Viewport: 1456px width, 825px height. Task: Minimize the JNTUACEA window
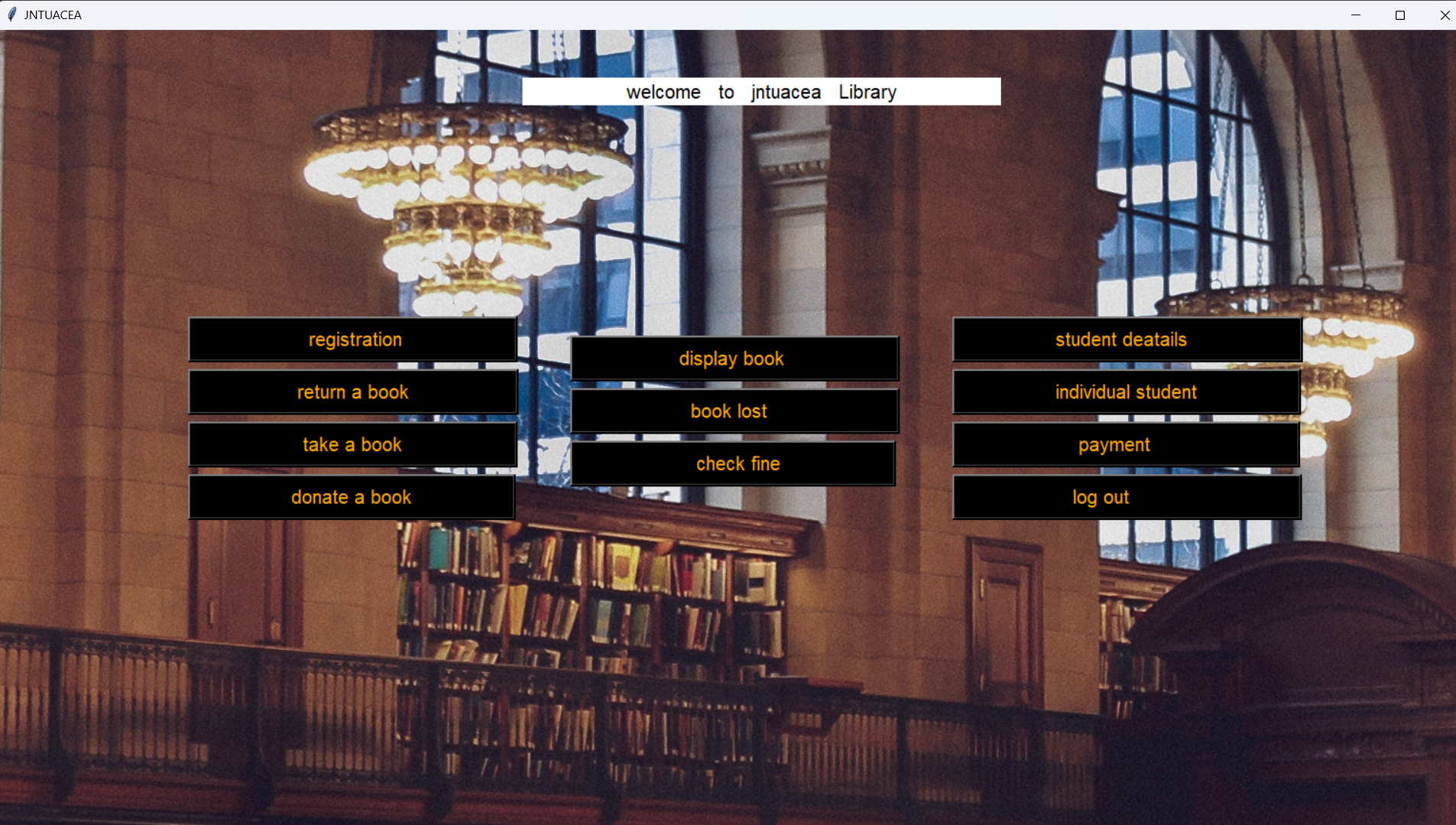coord(1357,15)
